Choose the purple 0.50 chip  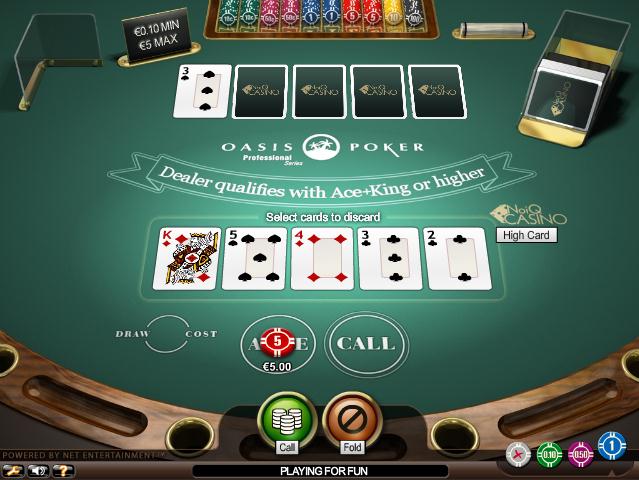click(580, 453)
